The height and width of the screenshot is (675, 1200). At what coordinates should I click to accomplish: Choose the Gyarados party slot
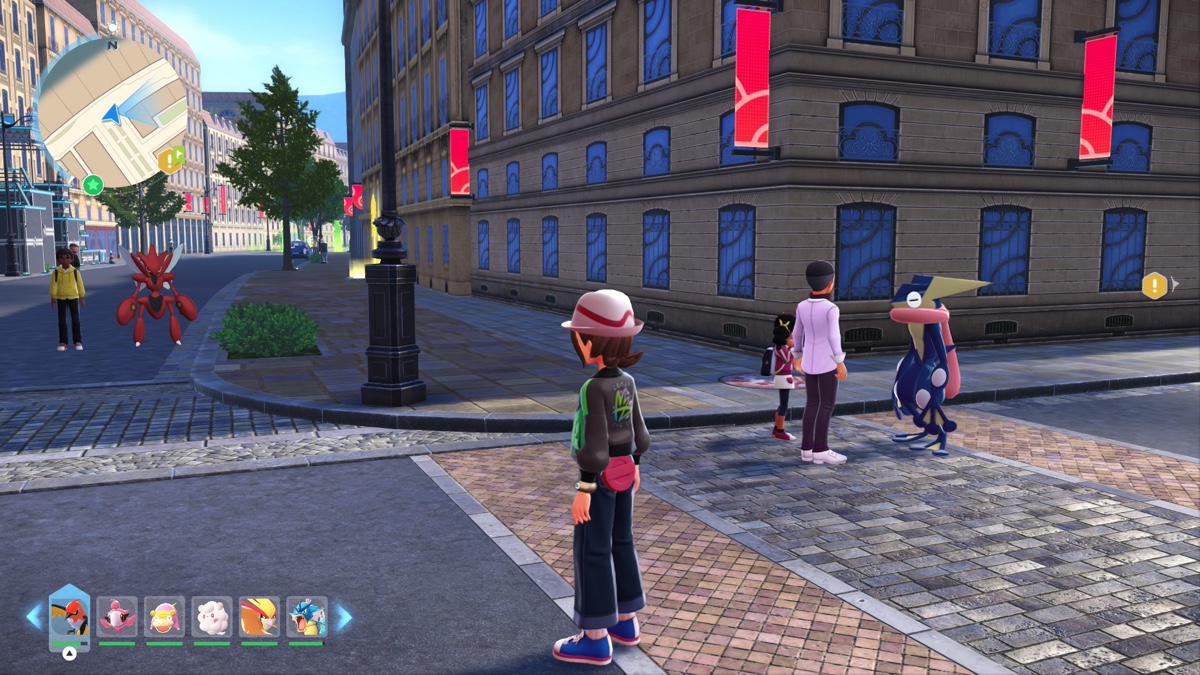307,617
